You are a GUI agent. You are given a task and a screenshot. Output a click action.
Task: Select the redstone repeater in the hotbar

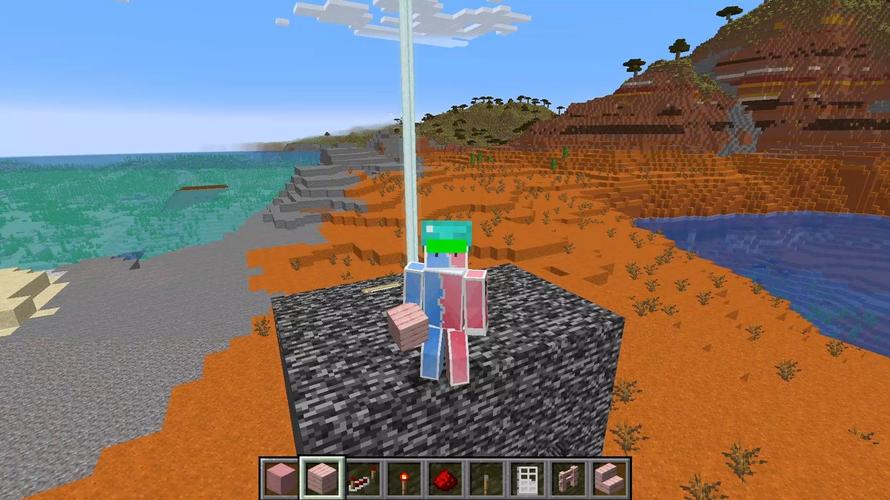coord(363,478)
